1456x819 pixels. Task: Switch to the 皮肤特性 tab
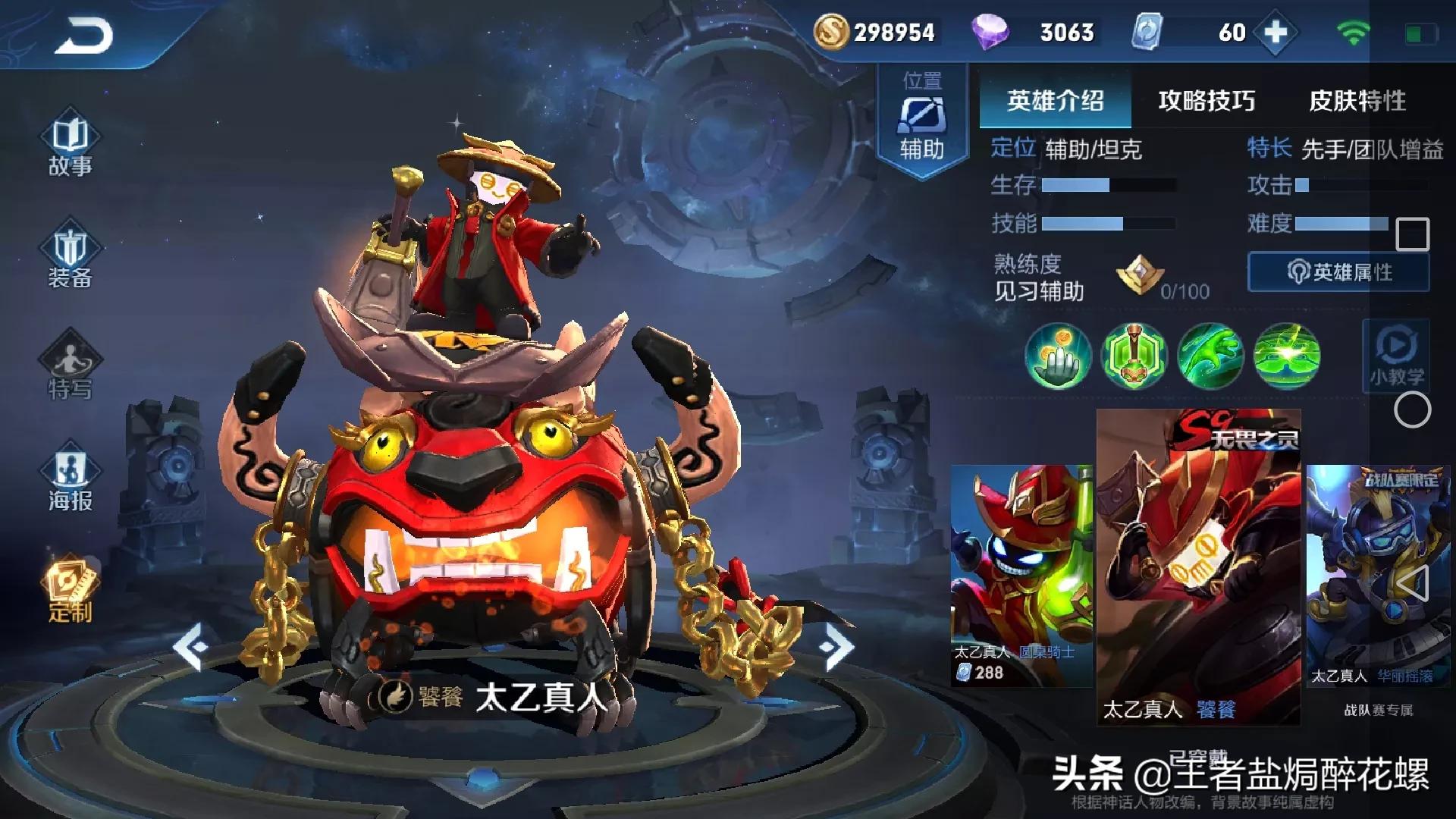pyautogui.click(x=1357, y=101)
